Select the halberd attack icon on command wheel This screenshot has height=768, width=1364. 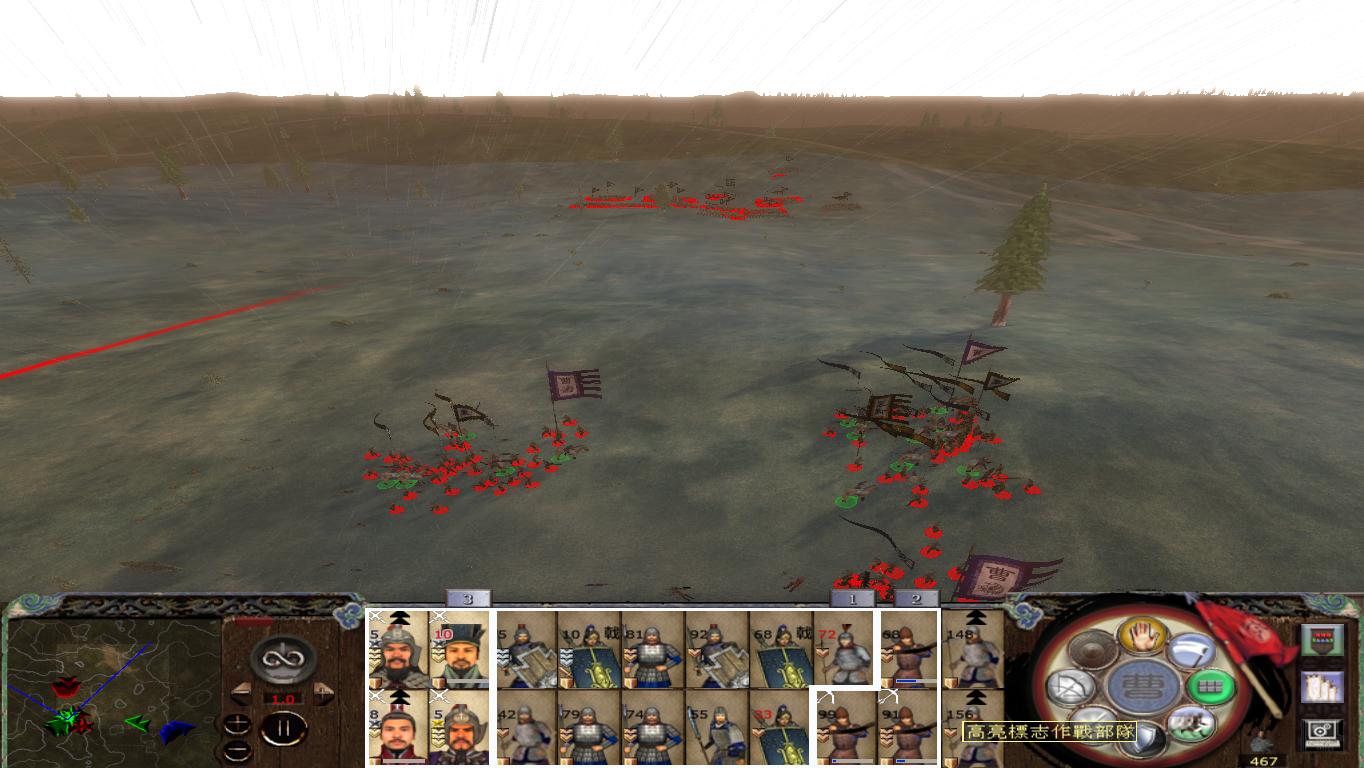pos(1189,651)
